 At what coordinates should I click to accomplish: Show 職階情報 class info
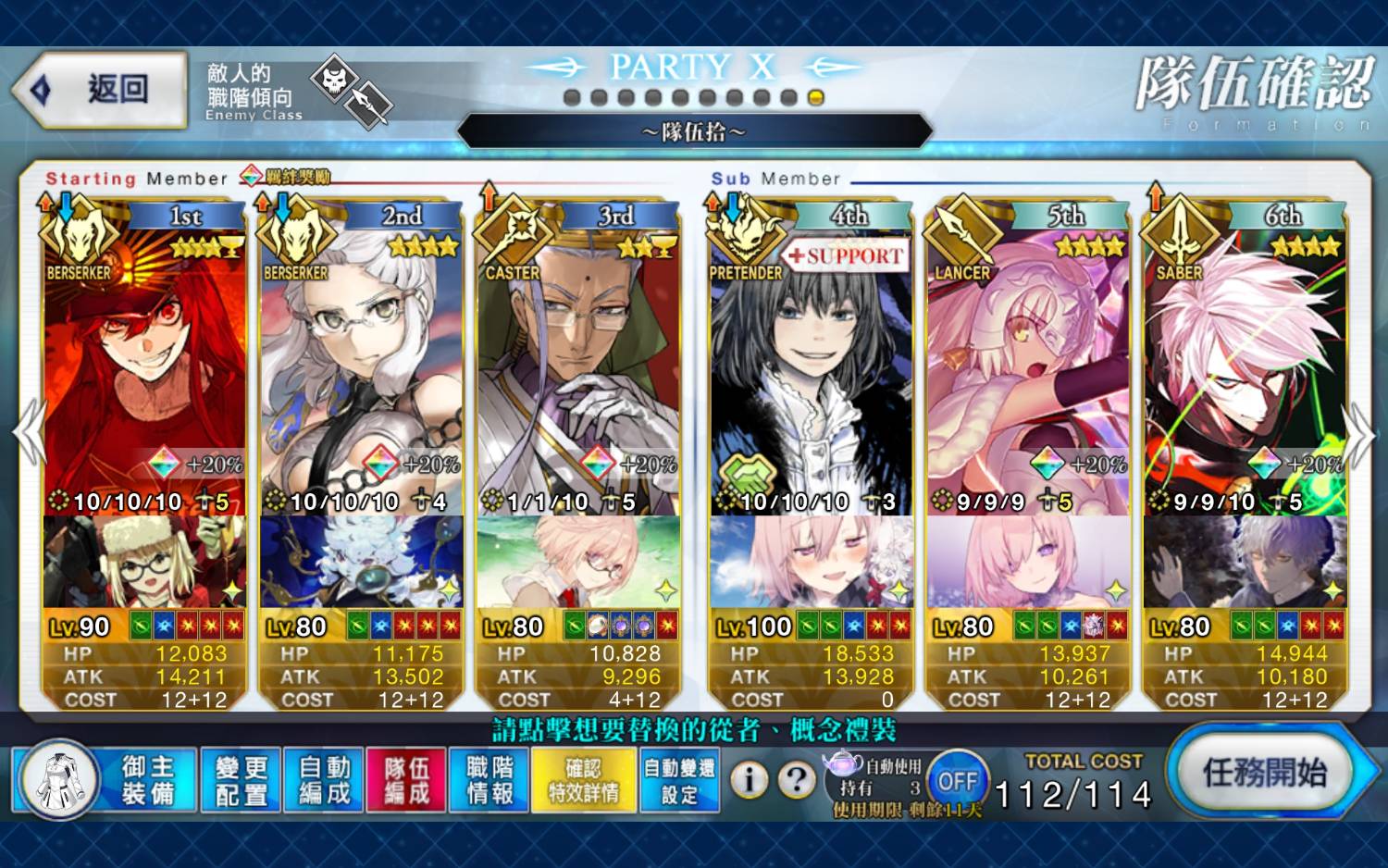[x=490, y=780]
